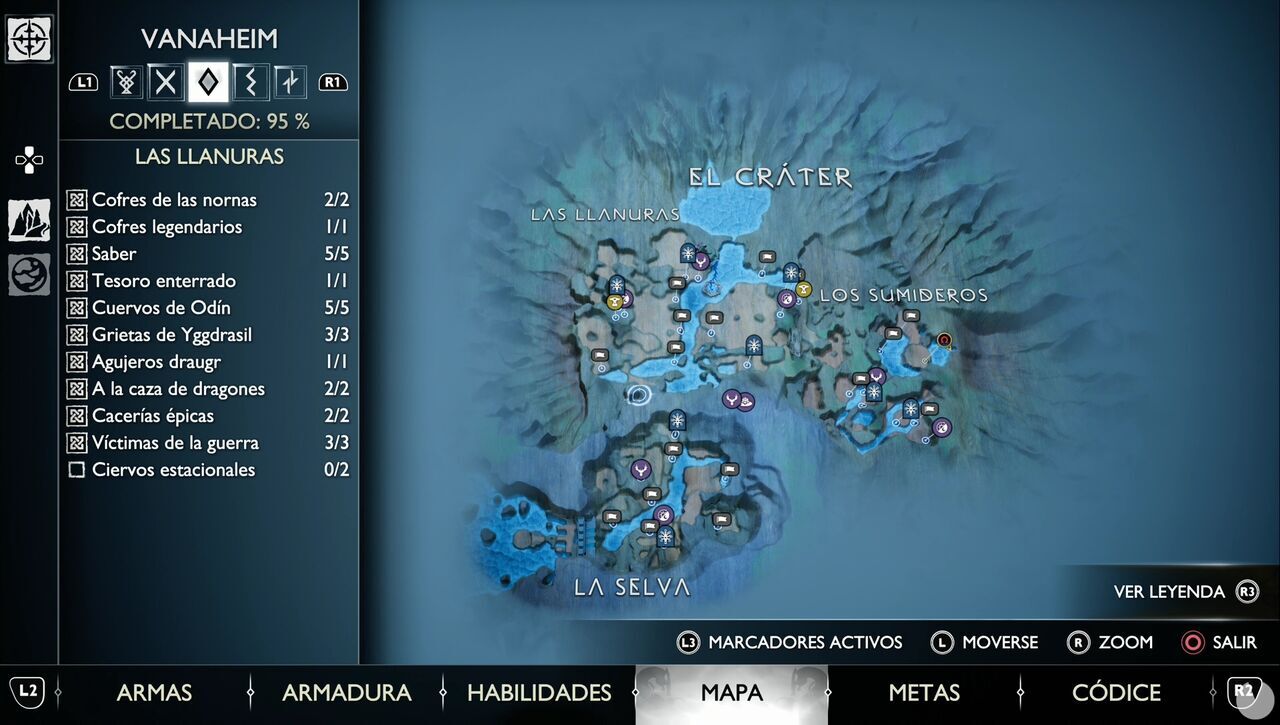Image resolution: width=1280 pixels, height=725 pixels.
Task: Click the X rune map filter icon
Action: (166, 82)
